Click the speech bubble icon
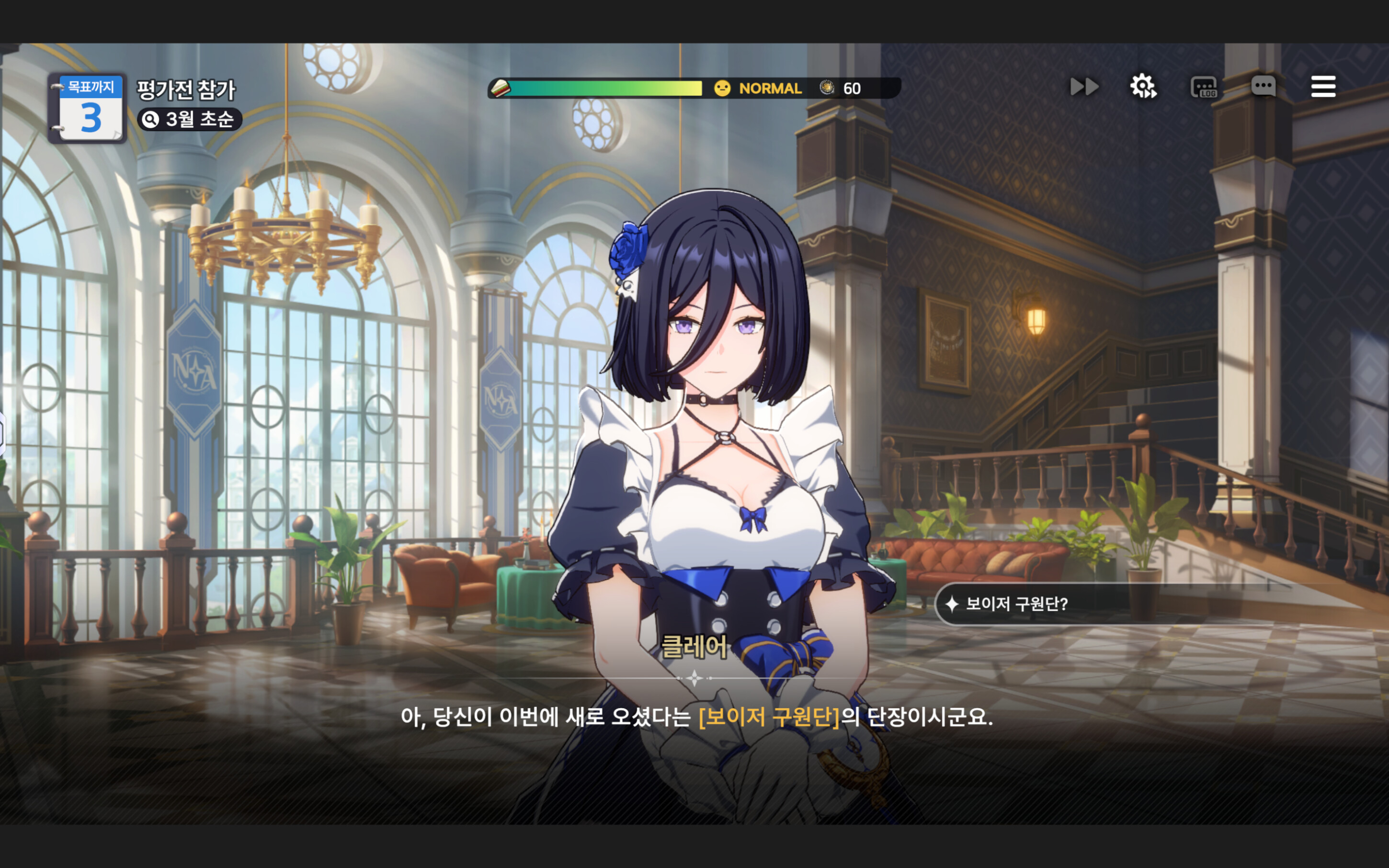 click(1263, 87)
